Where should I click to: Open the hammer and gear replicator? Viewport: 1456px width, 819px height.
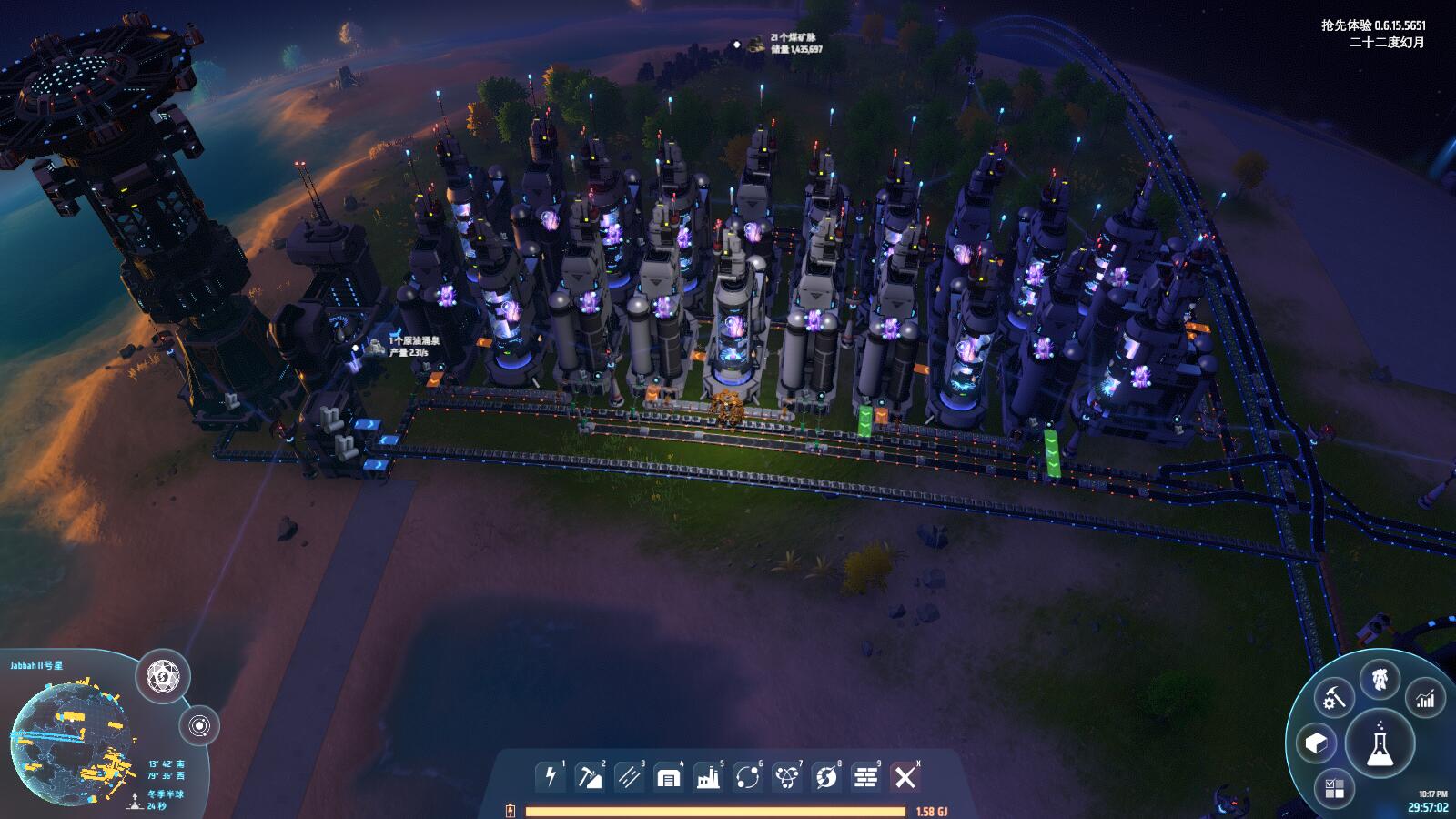click(x=1335, y=699)
